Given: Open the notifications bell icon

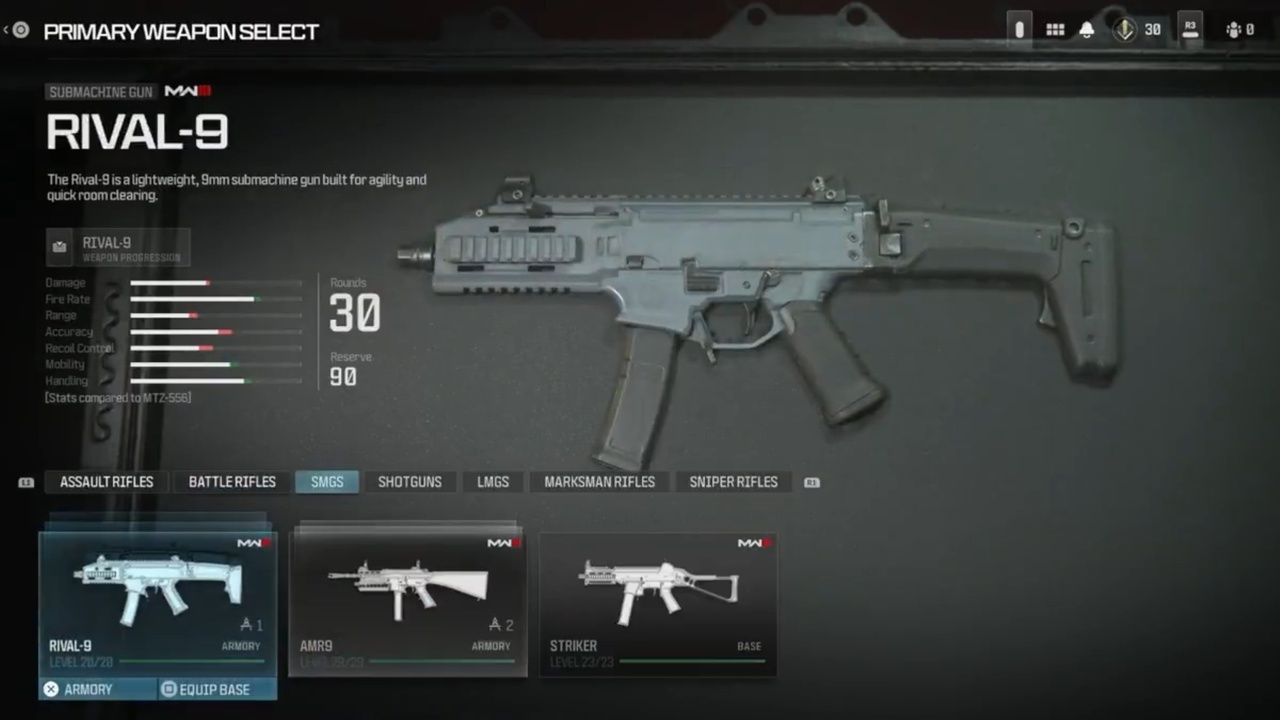Looking at the screenshot, I should coord(1086,29).
